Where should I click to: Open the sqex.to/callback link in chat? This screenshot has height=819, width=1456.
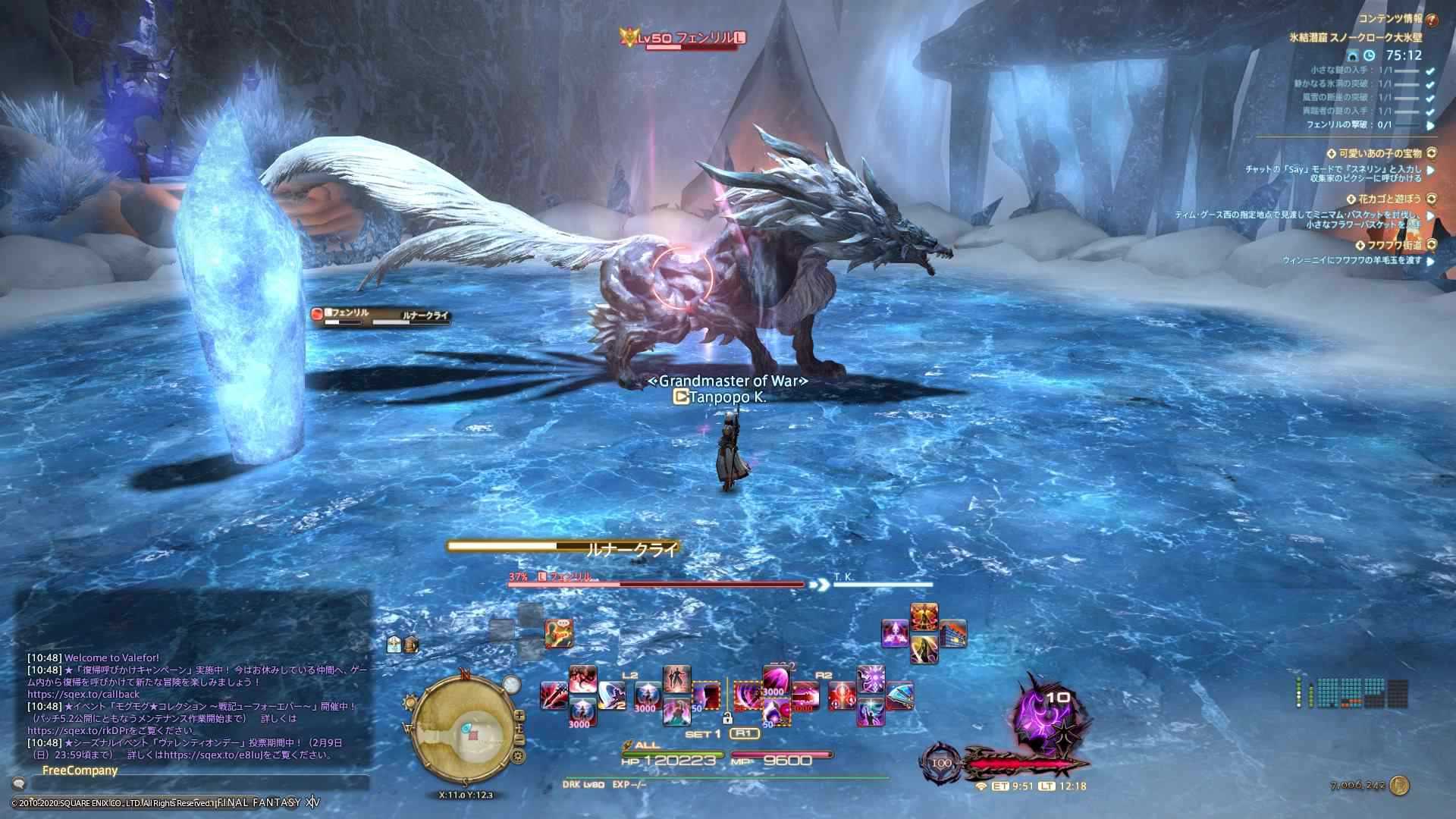[x=83, y=694]
